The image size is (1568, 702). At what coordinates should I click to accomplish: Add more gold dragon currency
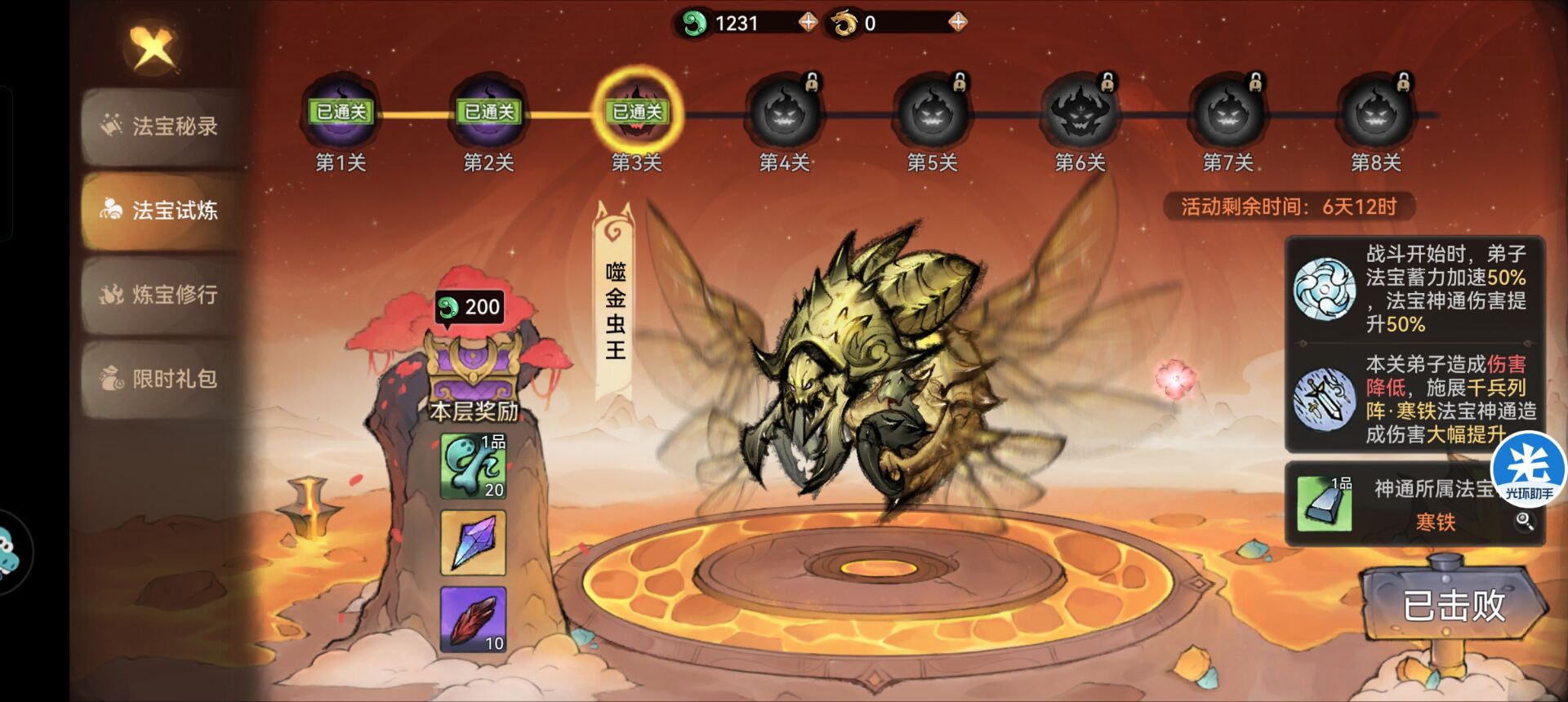click(957, 22)
